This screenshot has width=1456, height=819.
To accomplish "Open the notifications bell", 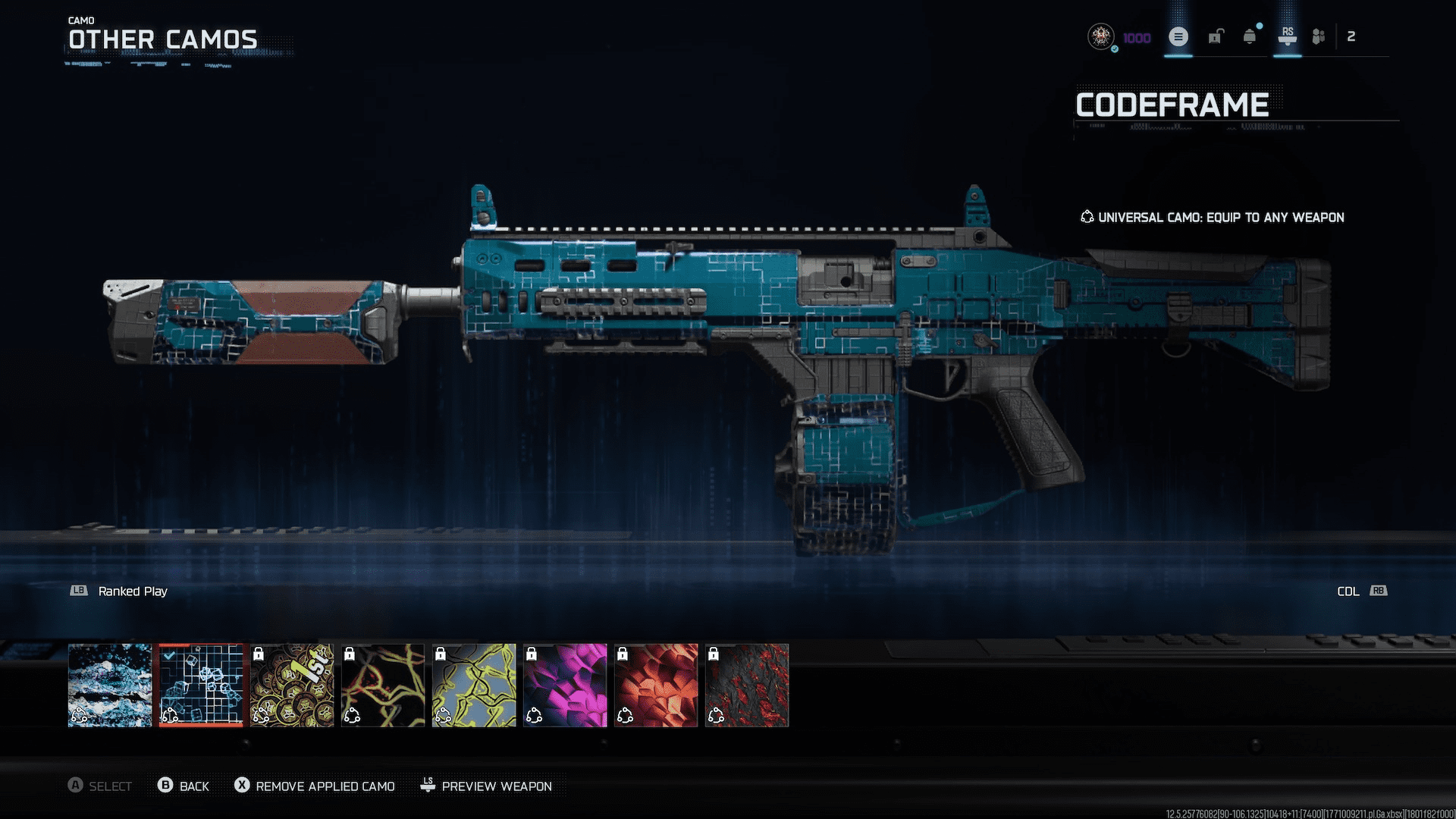I will click(x=1250, y=36).
